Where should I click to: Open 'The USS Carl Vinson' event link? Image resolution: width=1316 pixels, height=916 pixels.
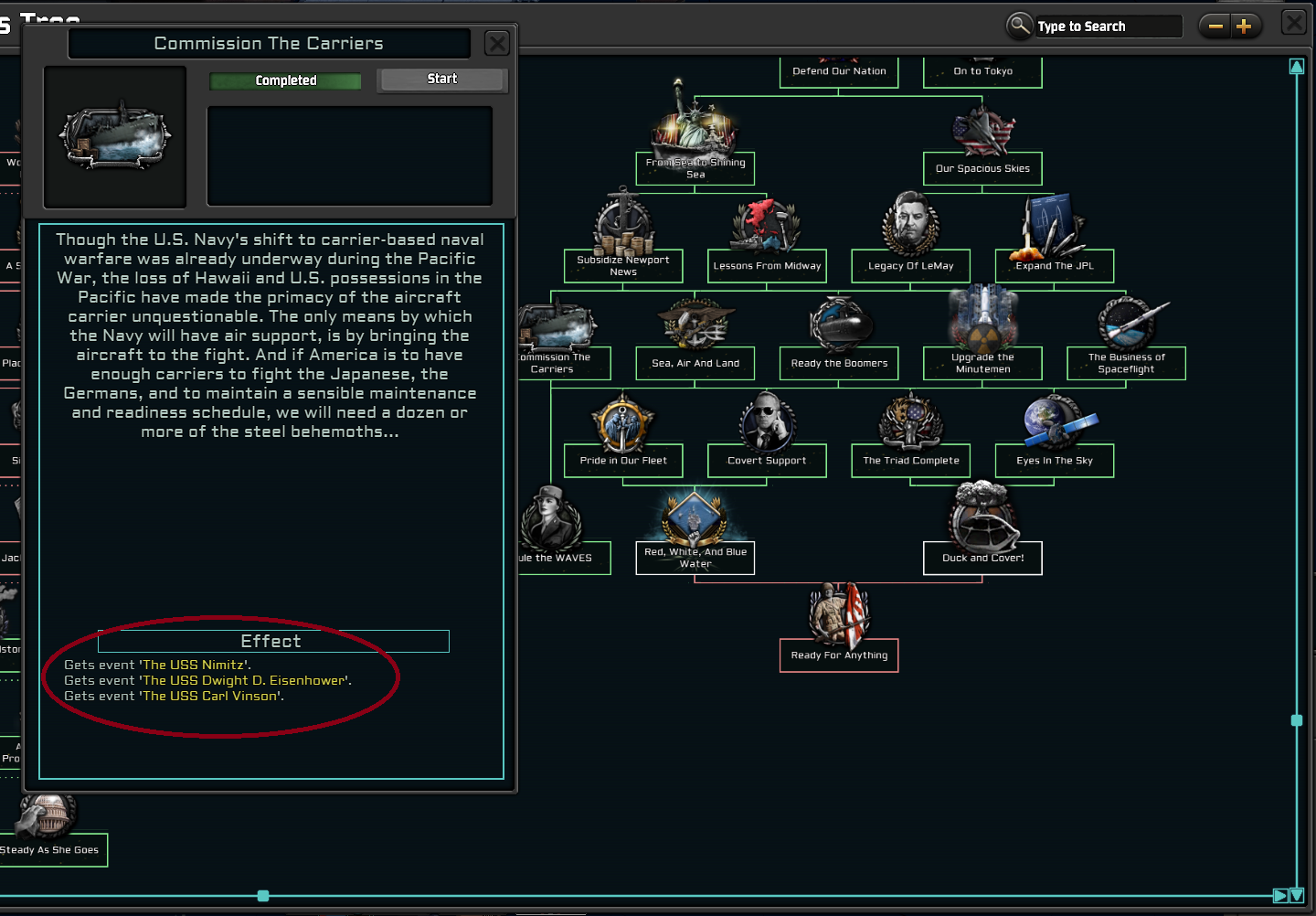pyautogui.click(x=208, y=696)
